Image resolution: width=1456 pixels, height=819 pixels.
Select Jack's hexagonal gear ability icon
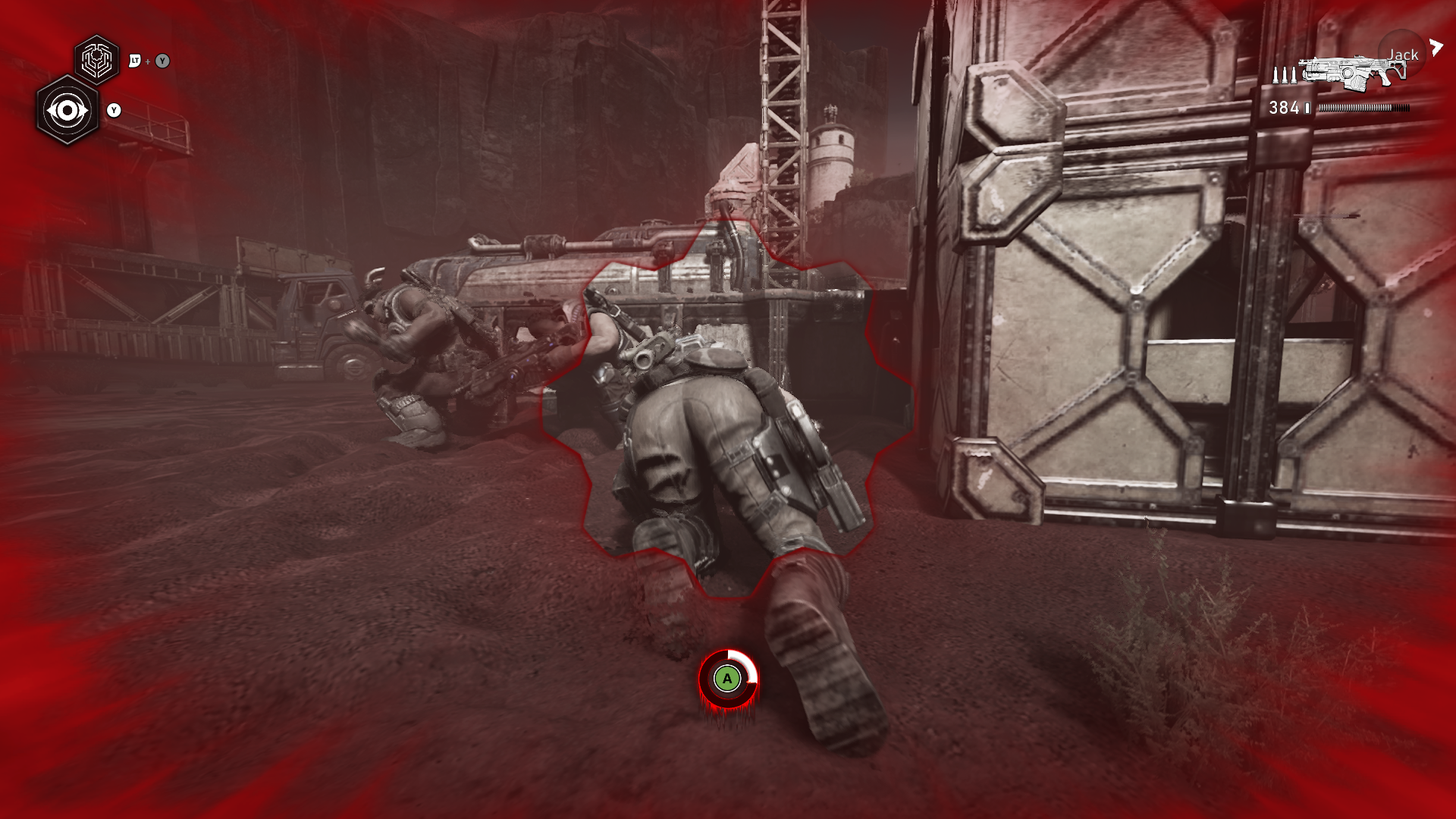click(x=96, y=59)
